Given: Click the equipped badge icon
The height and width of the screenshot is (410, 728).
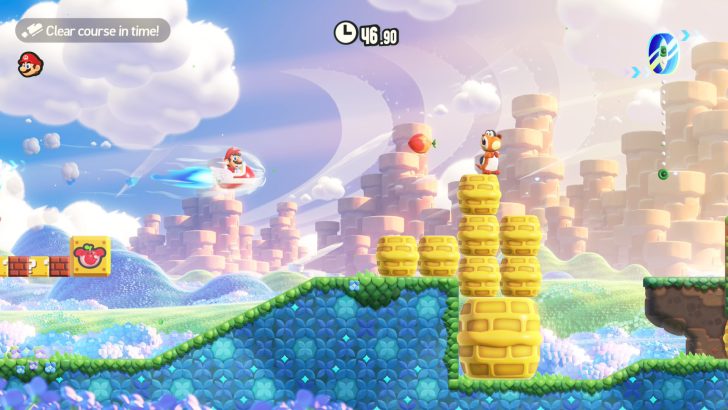Looking at the screenshot, I should tap(662, 54).
